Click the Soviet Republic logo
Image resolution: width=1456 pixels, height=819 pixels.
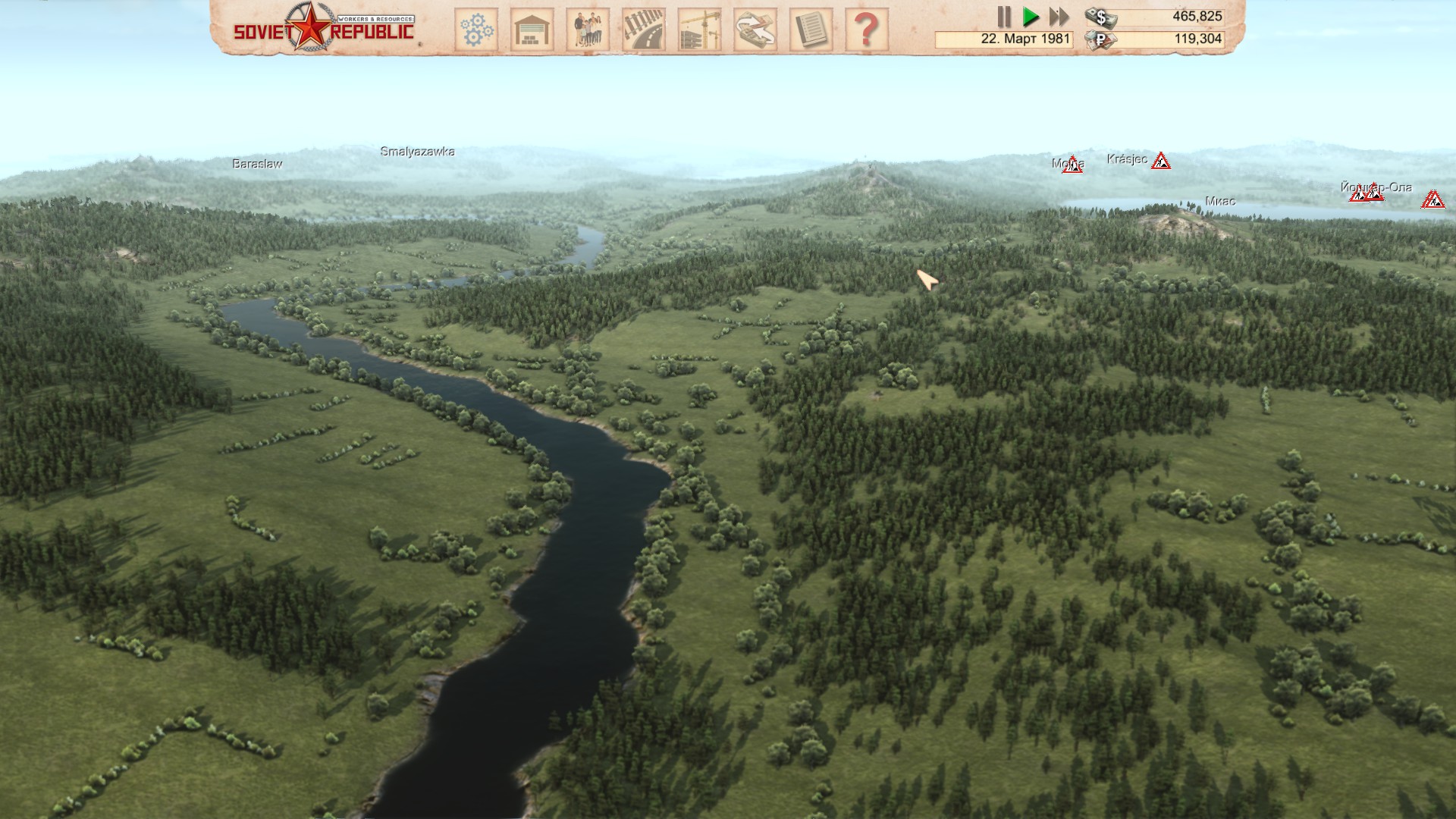(324, 28)
